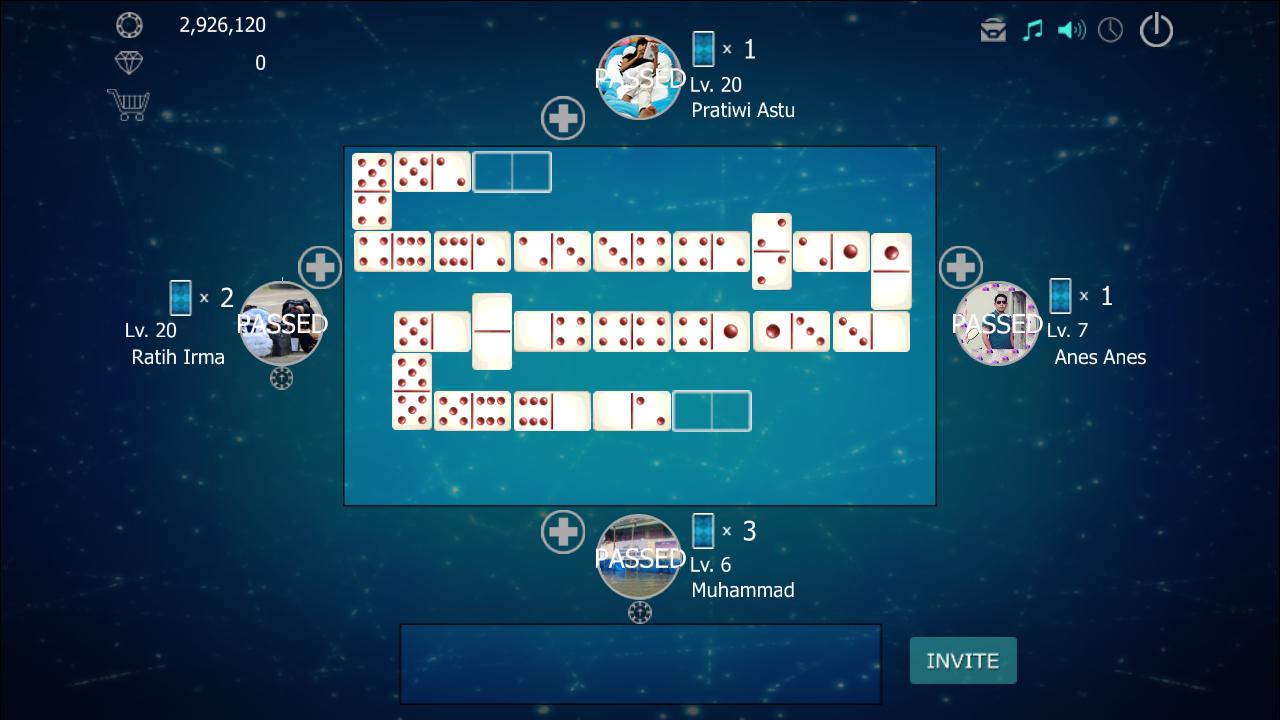Click the power exit icon
Screen dimensions: 1280x720
coord(1156,30)
